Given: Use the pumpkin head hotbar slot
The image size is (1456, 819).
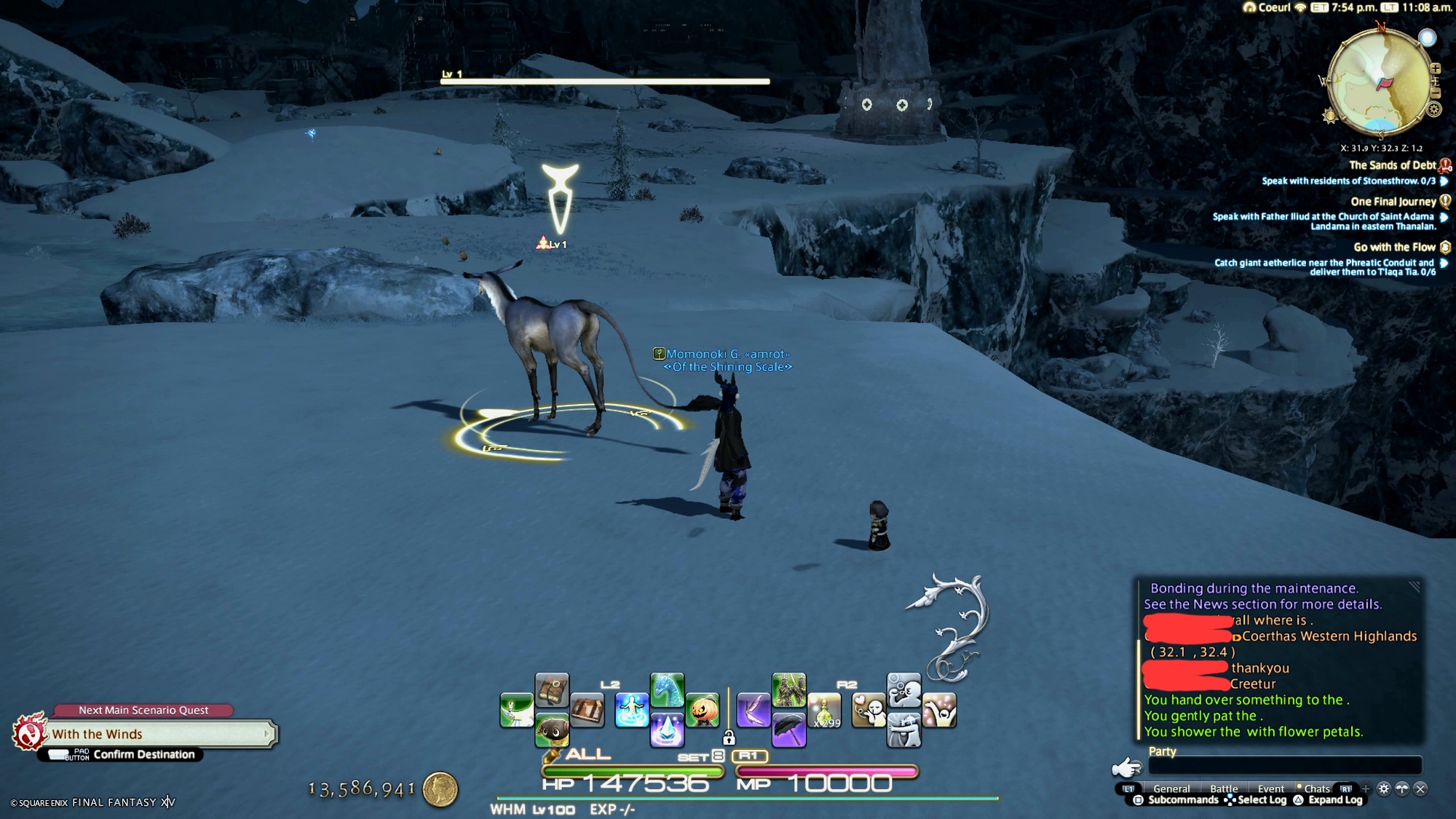Looking at the screenshot, I should click(703, 710).
